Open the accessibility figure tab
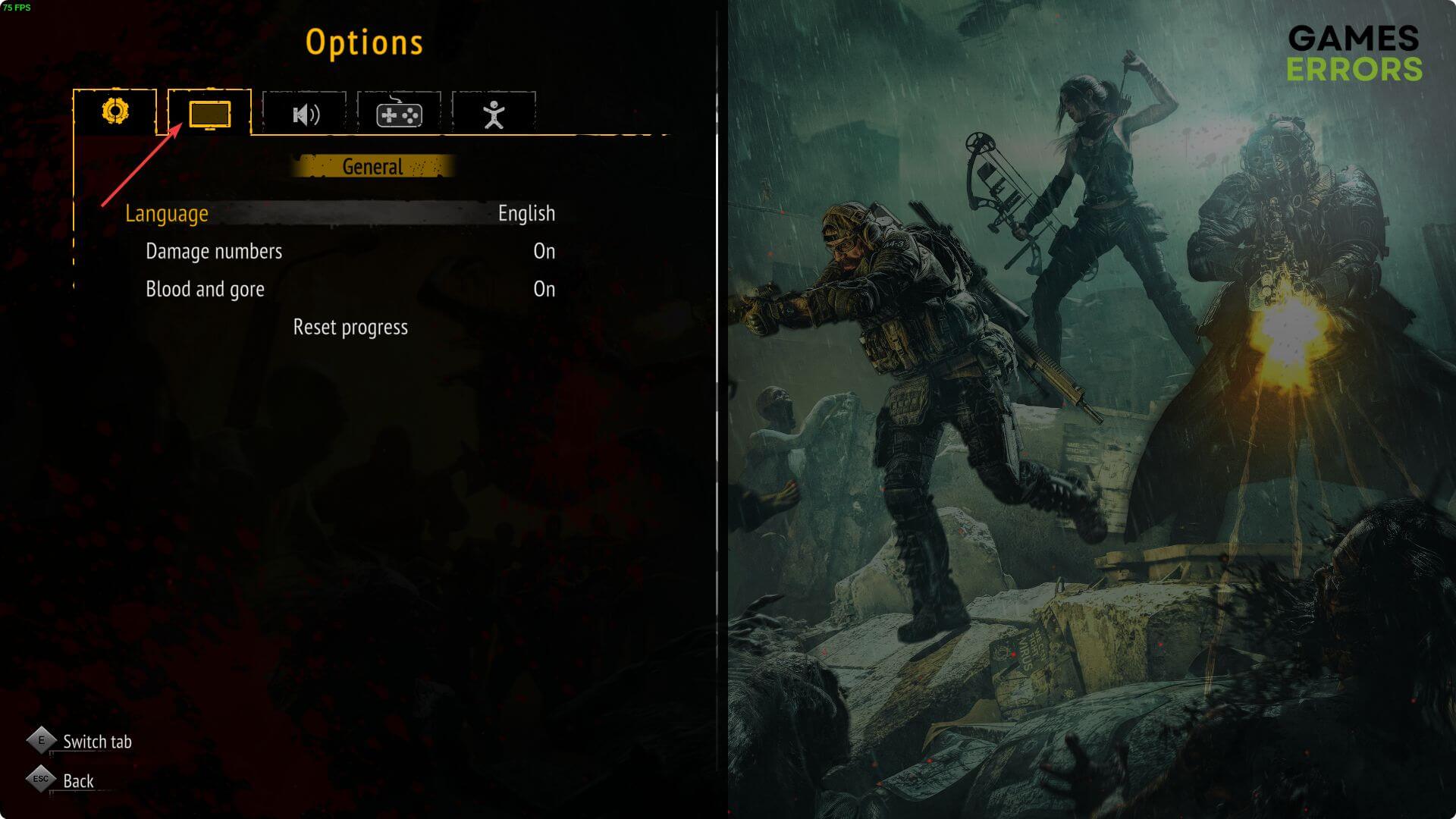 494,115
